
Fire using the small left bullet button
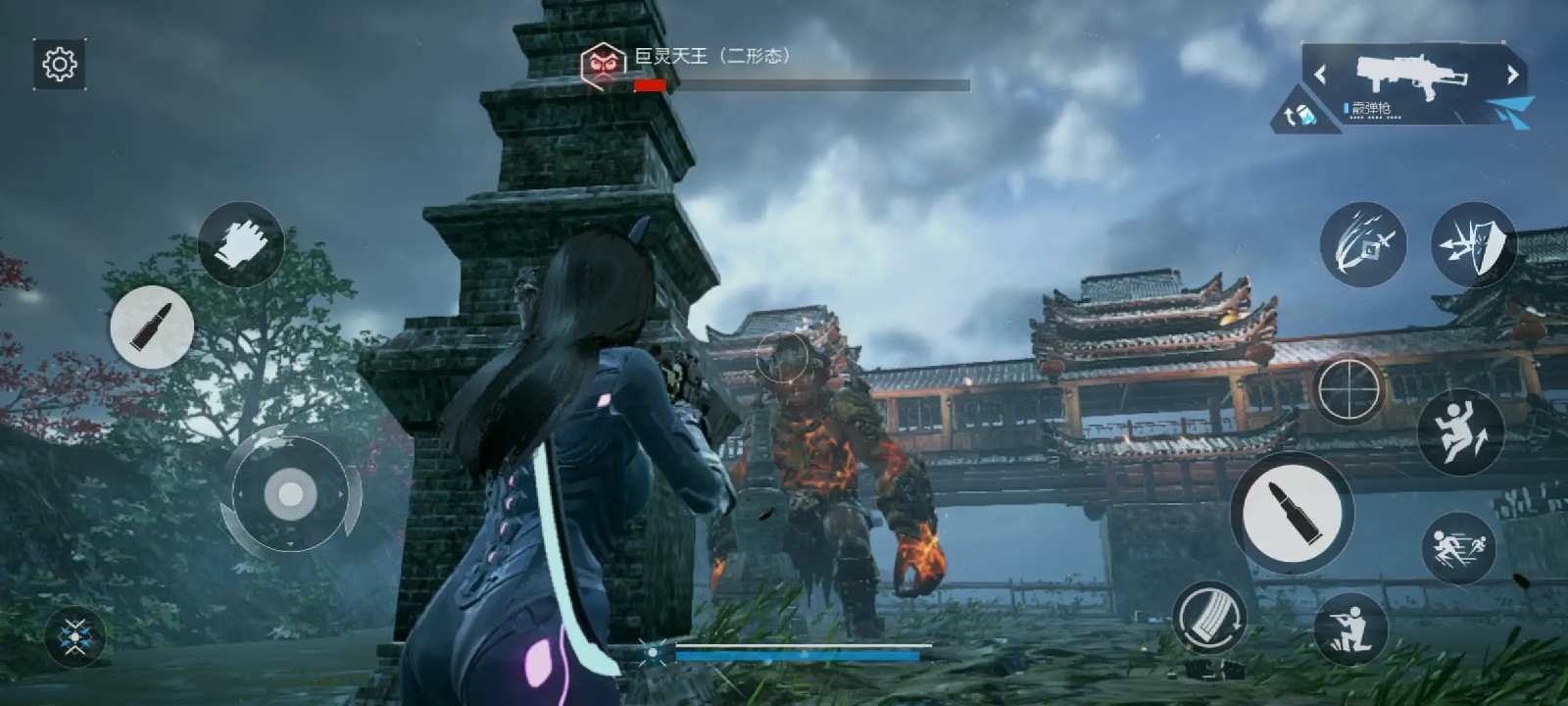click(x=152, y=328)
